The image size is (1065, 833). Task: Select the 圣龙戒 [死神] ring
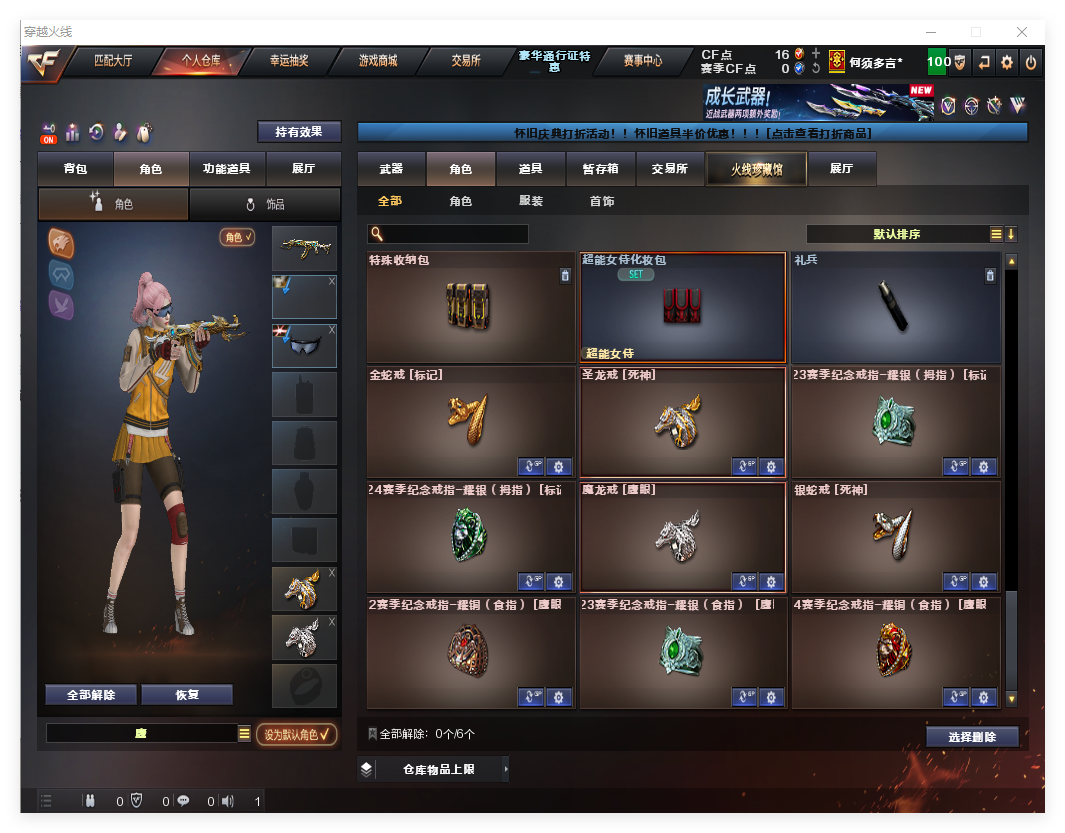pyautogui.click(x=682, y=421)
